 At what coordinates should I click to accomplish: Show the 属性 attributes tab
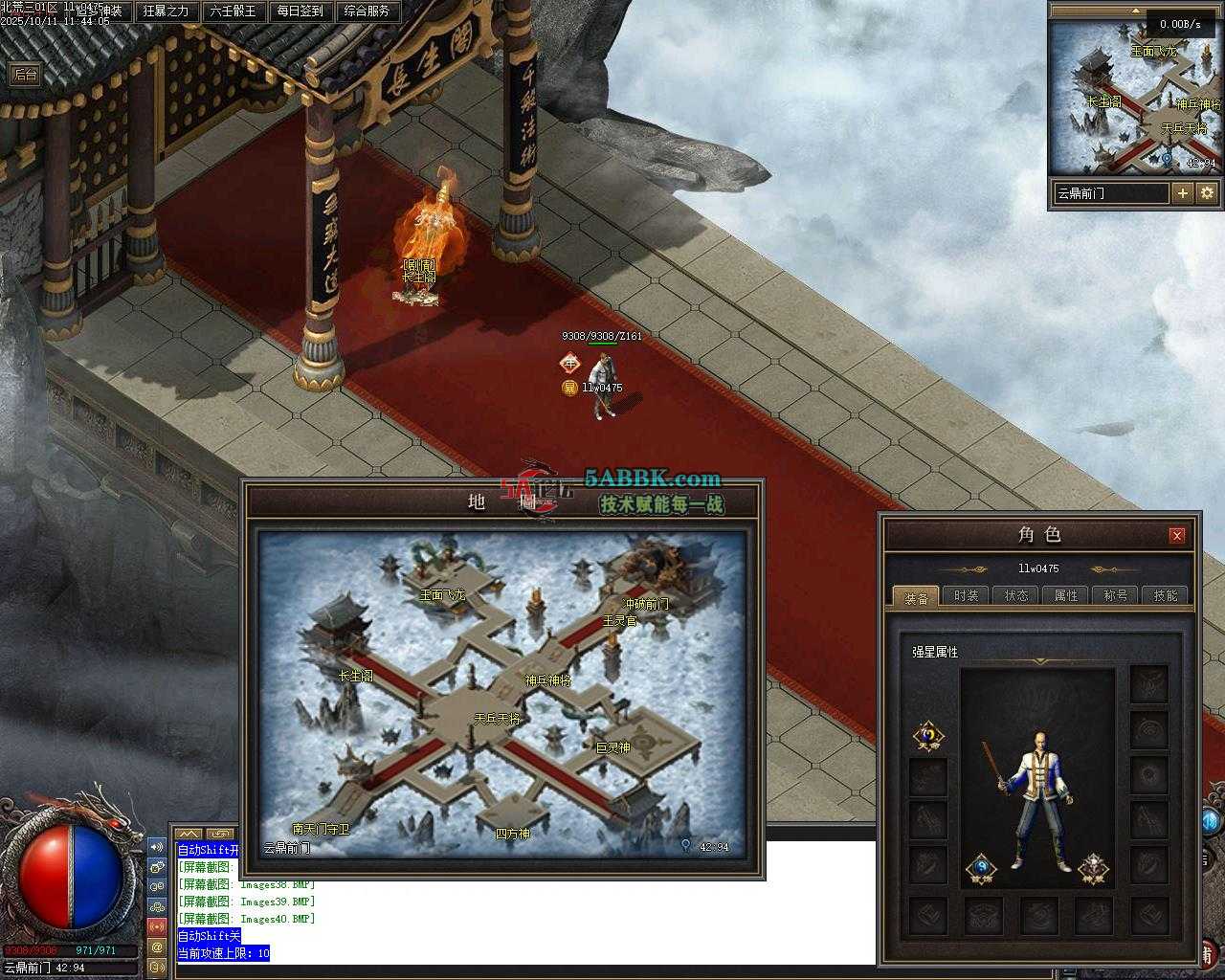tap(1066, 595)
